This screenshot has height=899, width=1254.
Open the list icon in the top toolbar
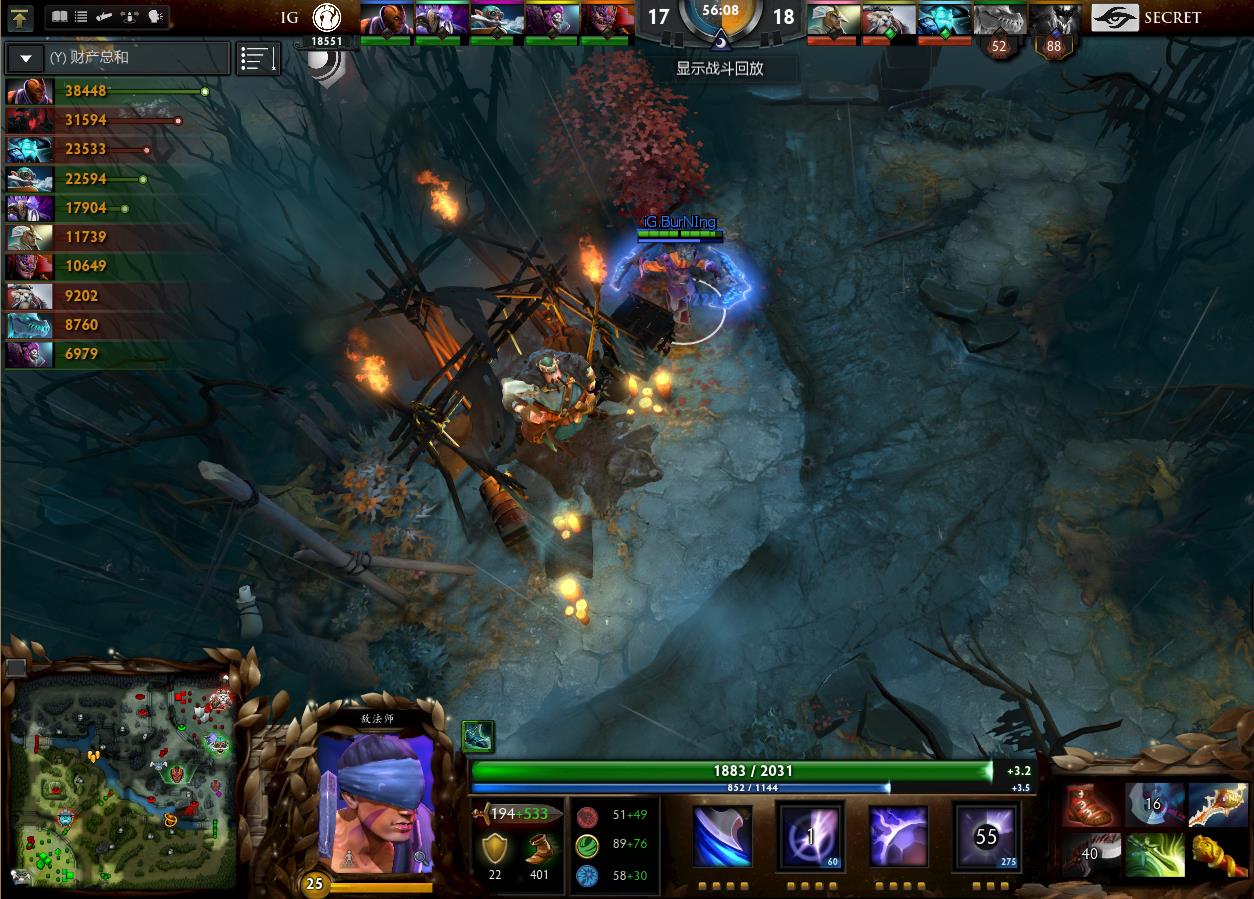pos(81,17)
